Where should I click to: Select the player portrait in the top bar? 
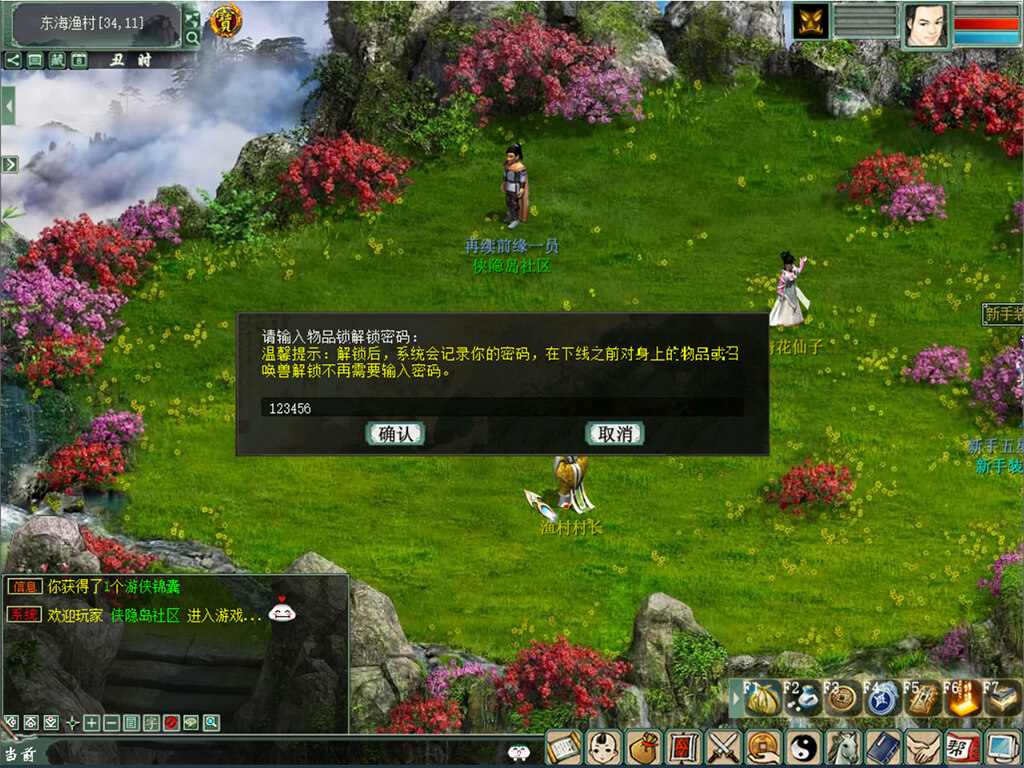click(926, 25)
